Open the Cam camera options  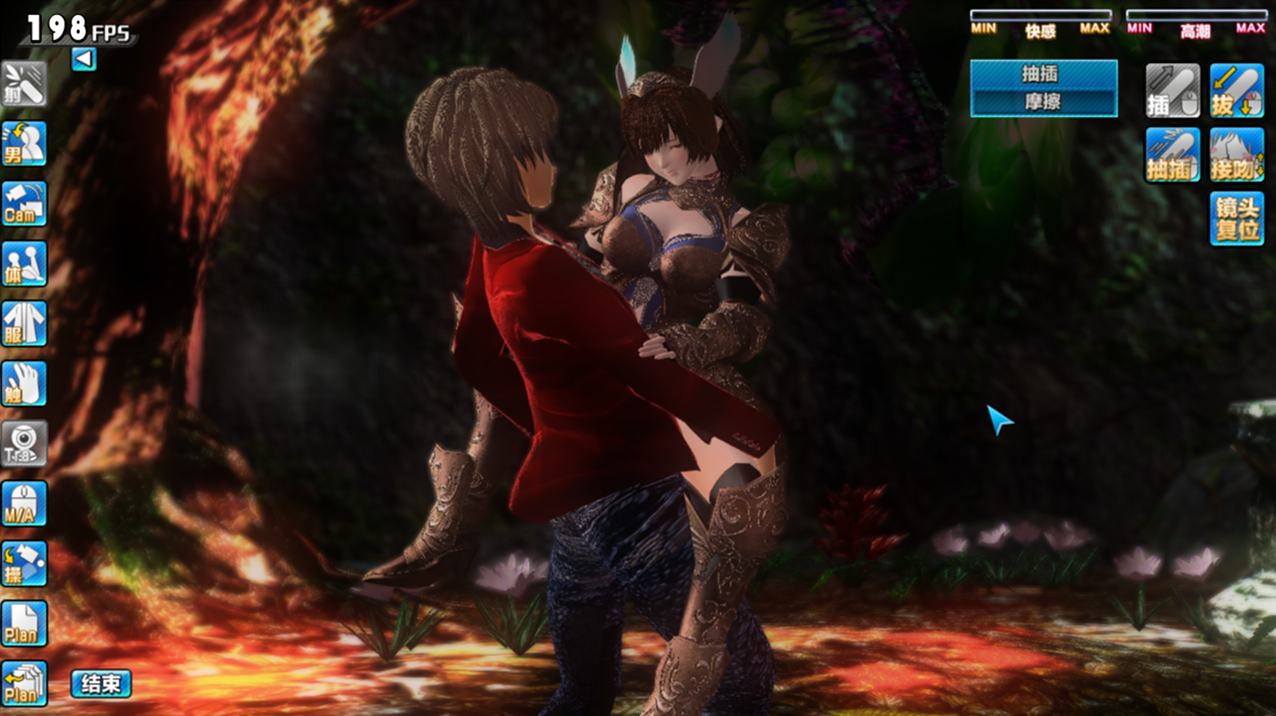(24, 204)
